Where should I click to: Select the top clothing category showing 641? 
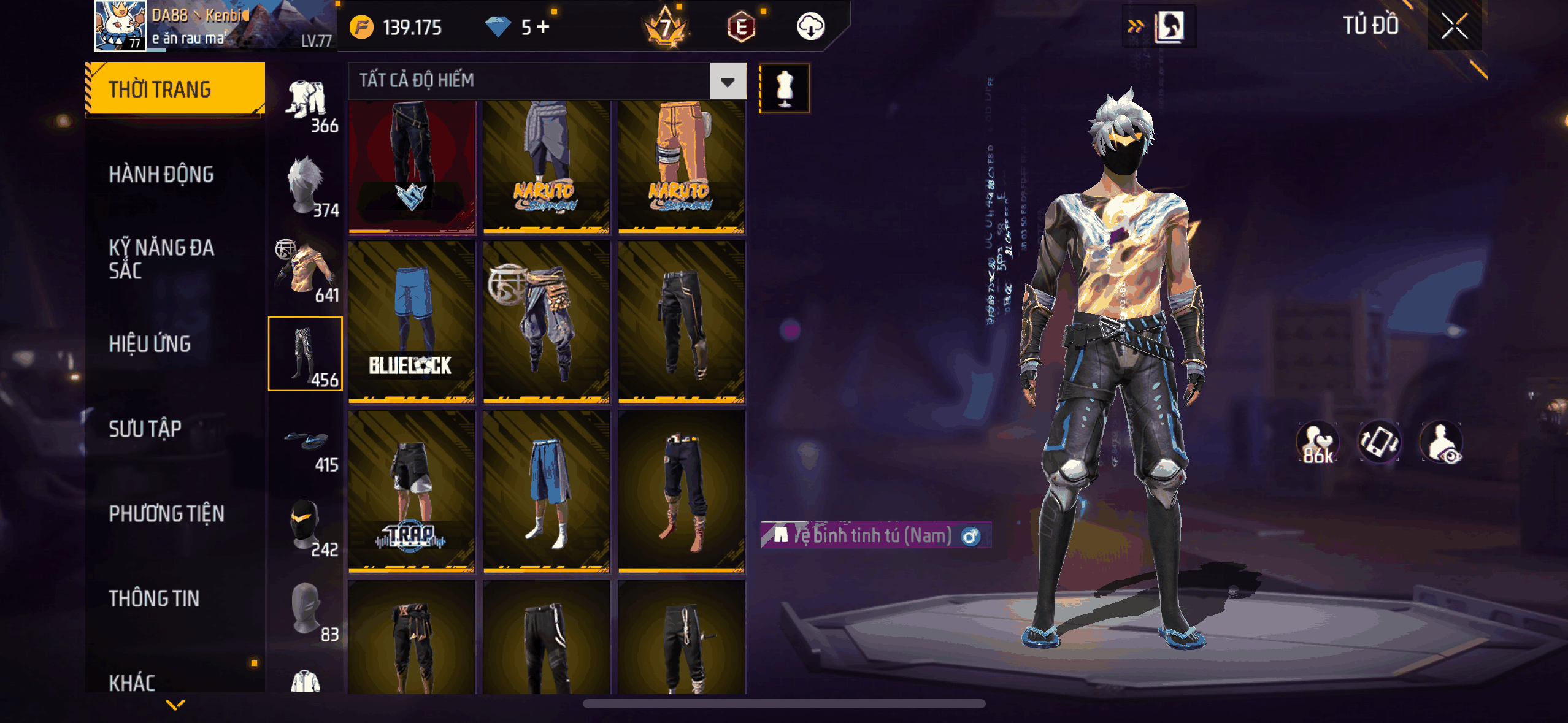tap(306, 269)
